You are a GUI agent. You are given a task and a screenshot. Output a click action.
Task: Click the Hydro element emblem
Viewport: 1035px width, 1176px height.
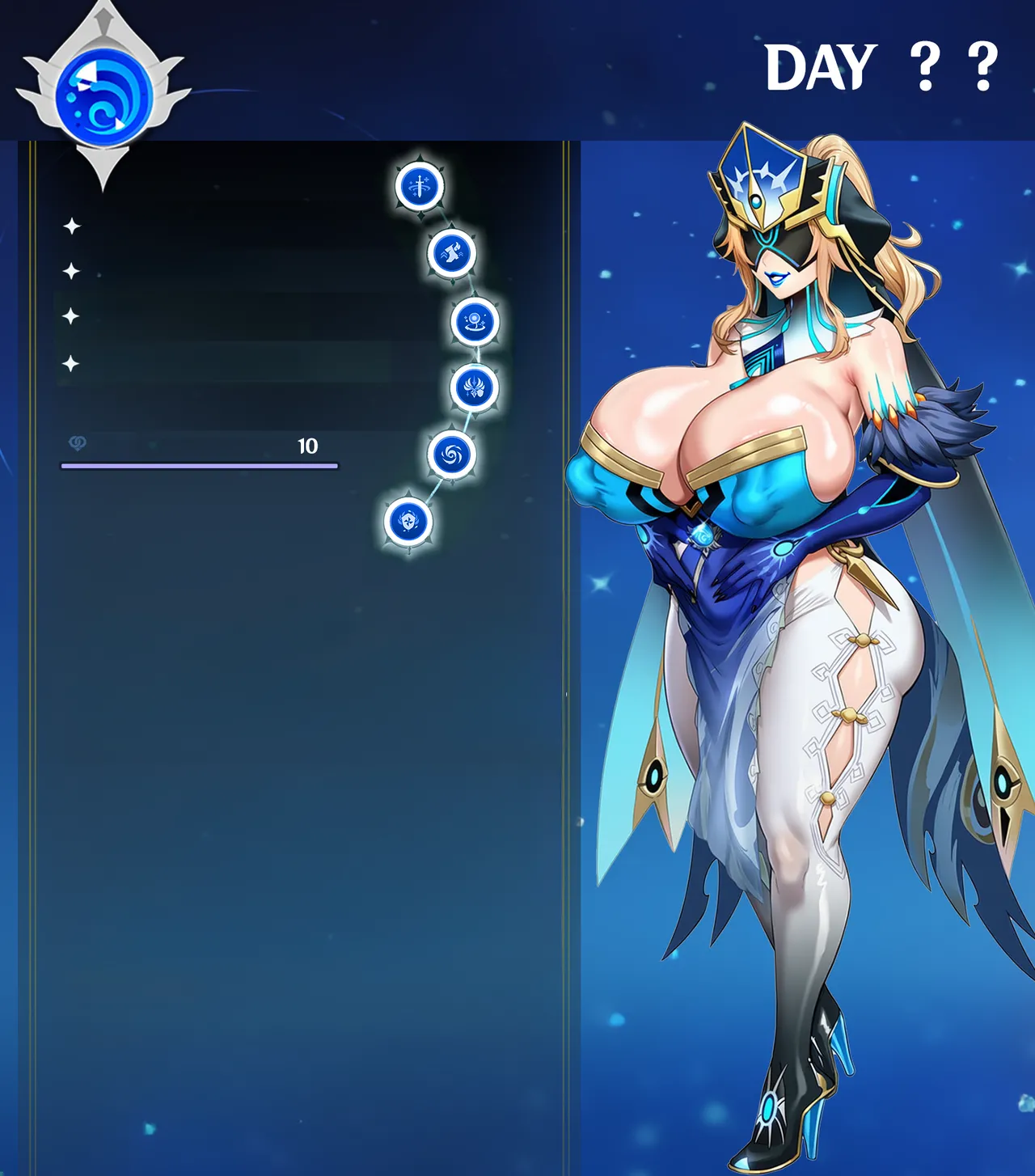pos(103,96)
